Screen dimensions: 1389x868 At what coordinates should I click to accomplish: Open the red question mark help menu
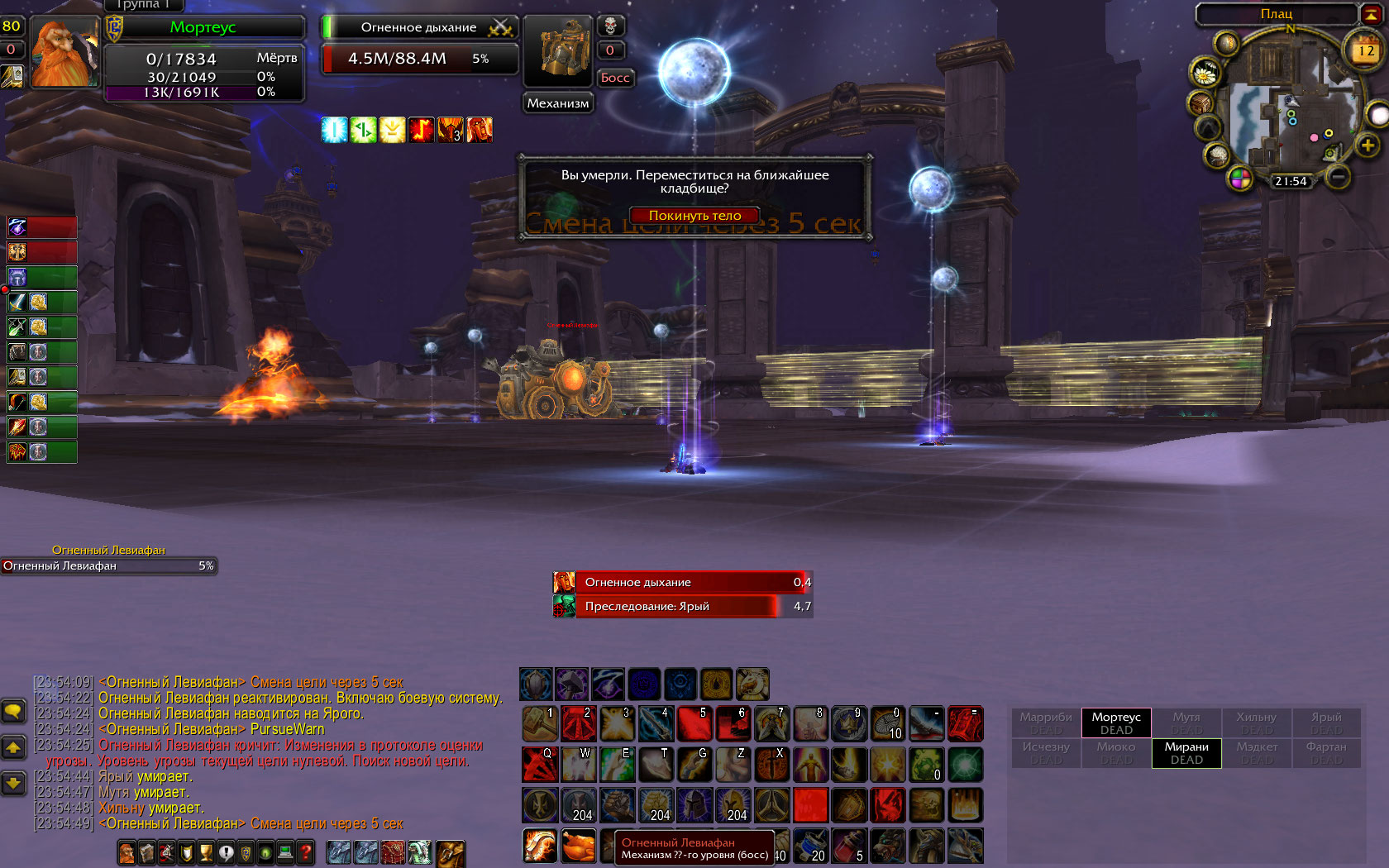(305, 851)
